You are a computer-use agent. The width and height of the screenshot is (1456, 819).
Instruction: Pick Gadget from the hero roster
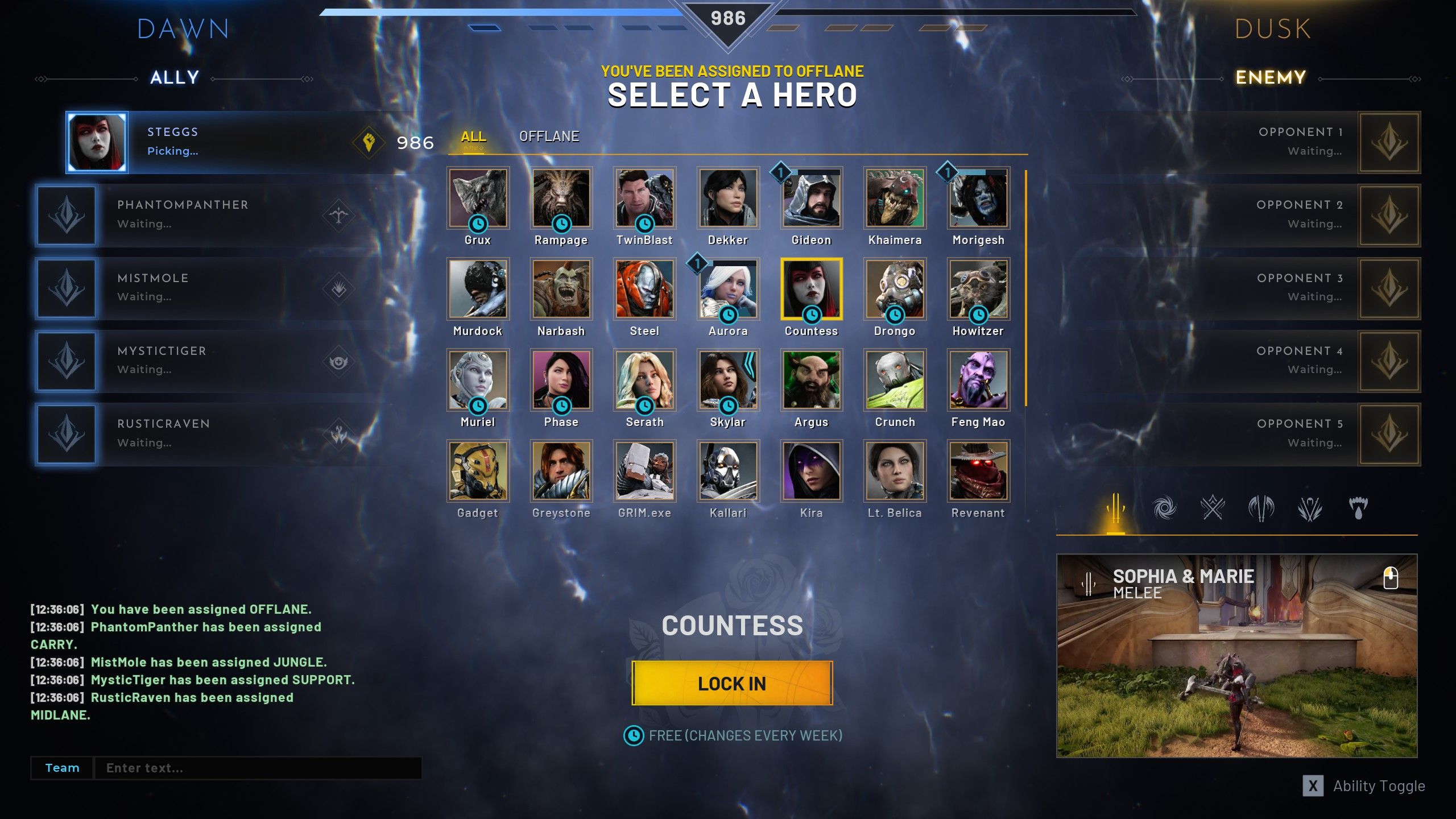478,471
